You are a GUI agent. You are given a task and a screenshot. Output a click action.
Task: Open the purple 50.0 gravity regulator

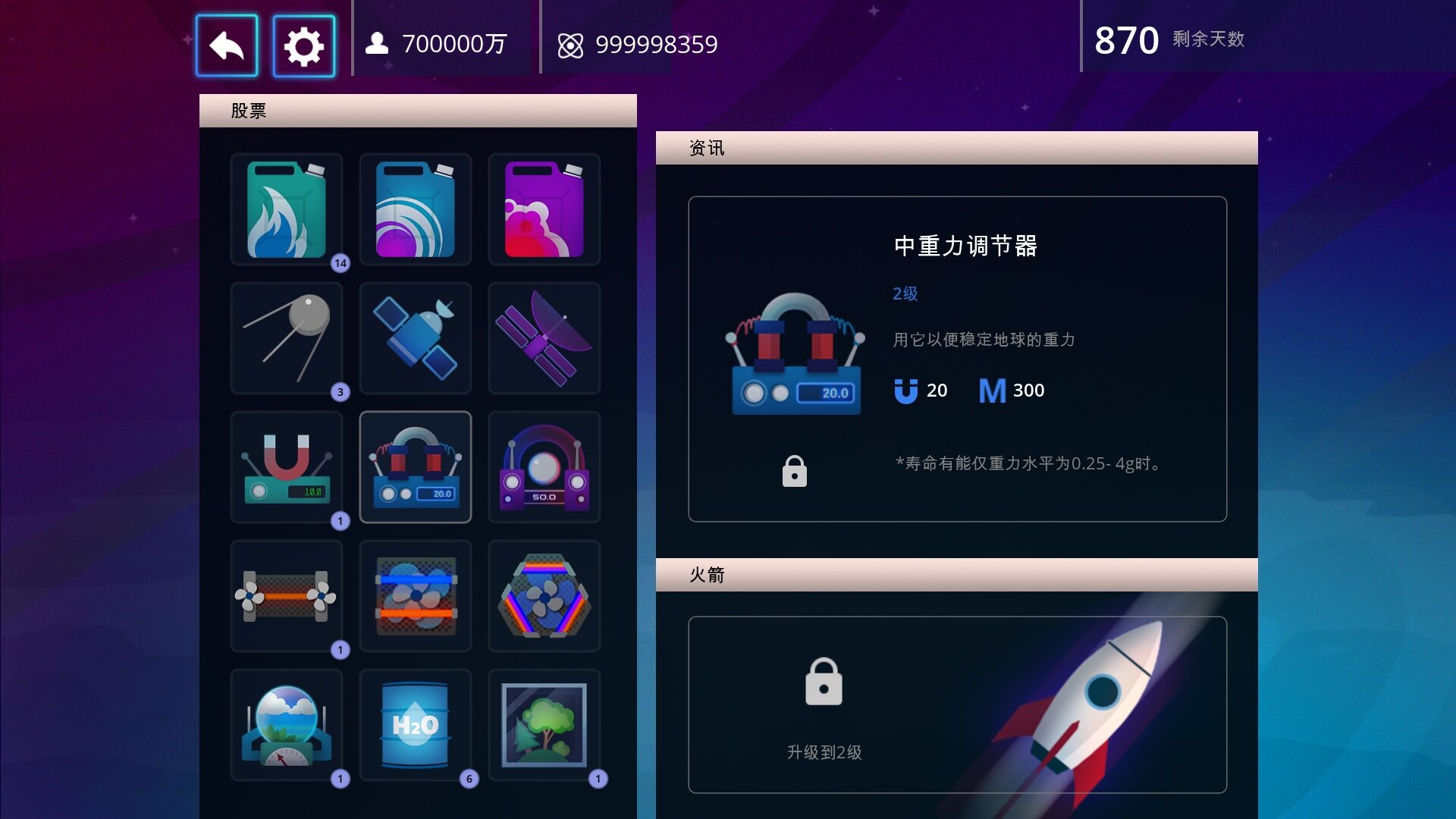click(544, 468)
